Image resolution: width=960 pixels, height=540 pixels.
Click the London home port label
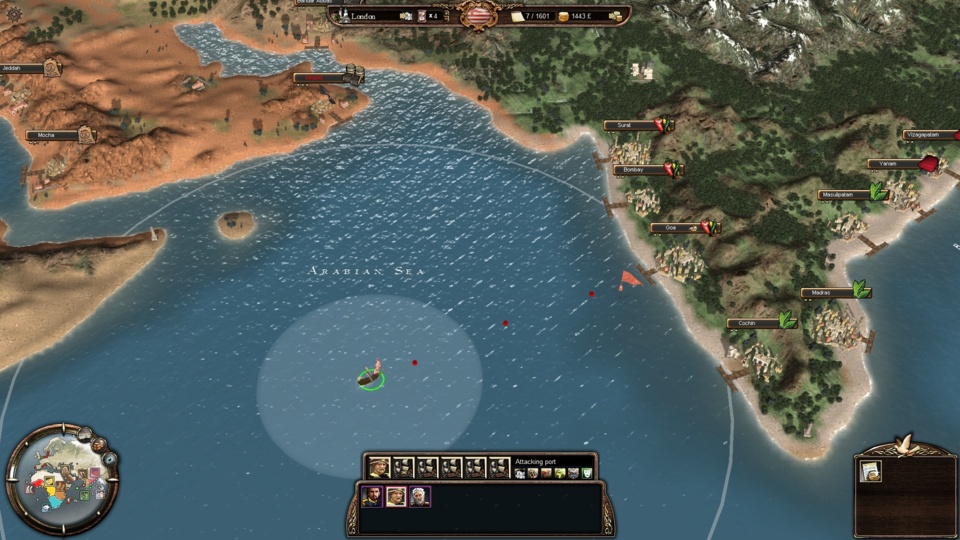point(372,16)
